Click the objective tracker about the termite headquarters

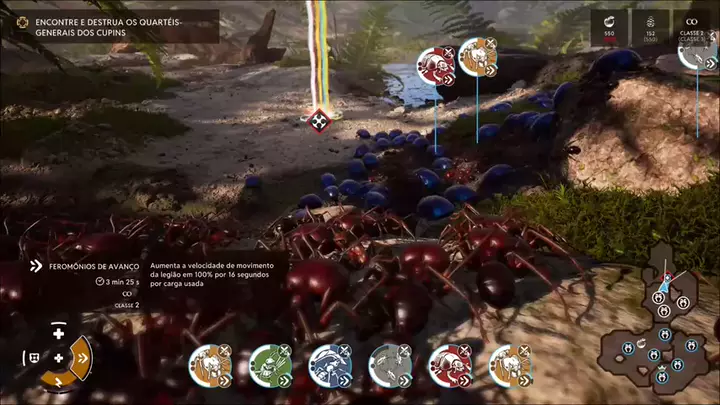[112, 26]
